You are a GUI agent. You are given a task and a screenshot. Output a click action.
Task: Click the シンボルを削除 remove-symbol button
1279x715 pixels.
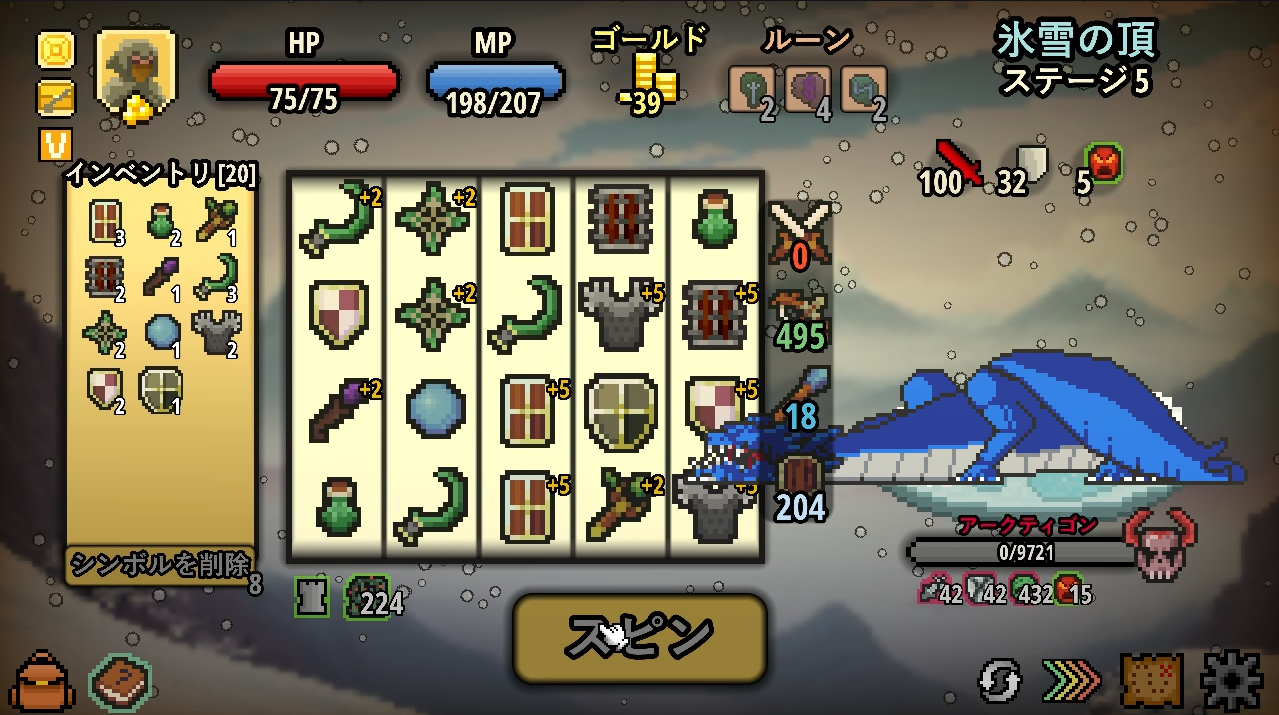[x=160, y=565]
